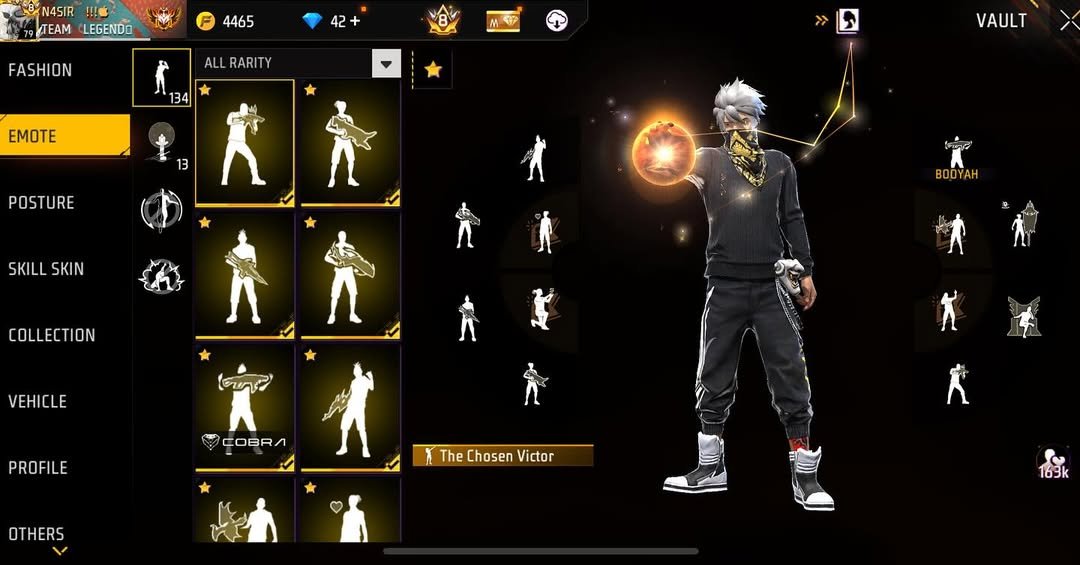Click the heart icon showing 163k
1080x565 pixels.
[x=1053, y=463]
